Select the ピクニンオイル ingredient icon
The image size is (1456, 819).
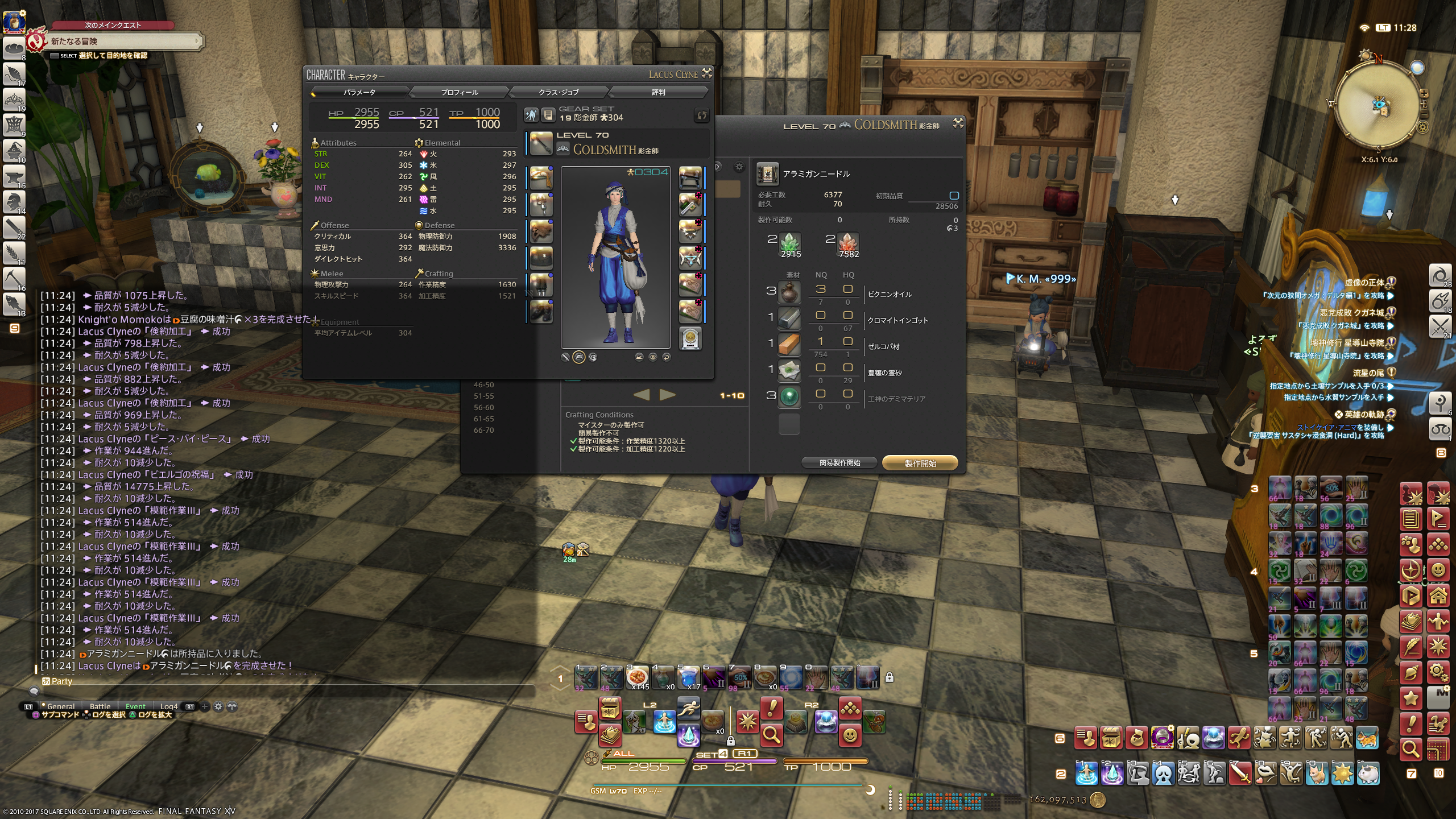[789, 293]
